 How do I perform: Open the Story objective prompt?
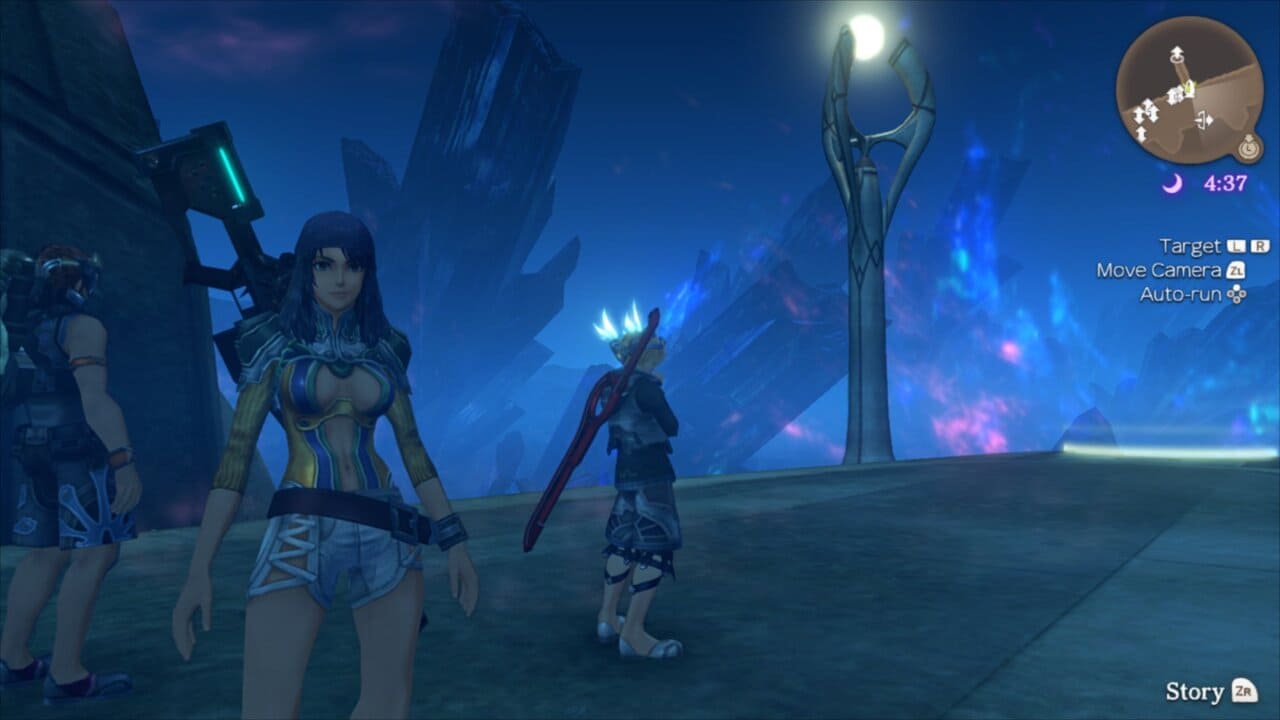pos(1211,691)
